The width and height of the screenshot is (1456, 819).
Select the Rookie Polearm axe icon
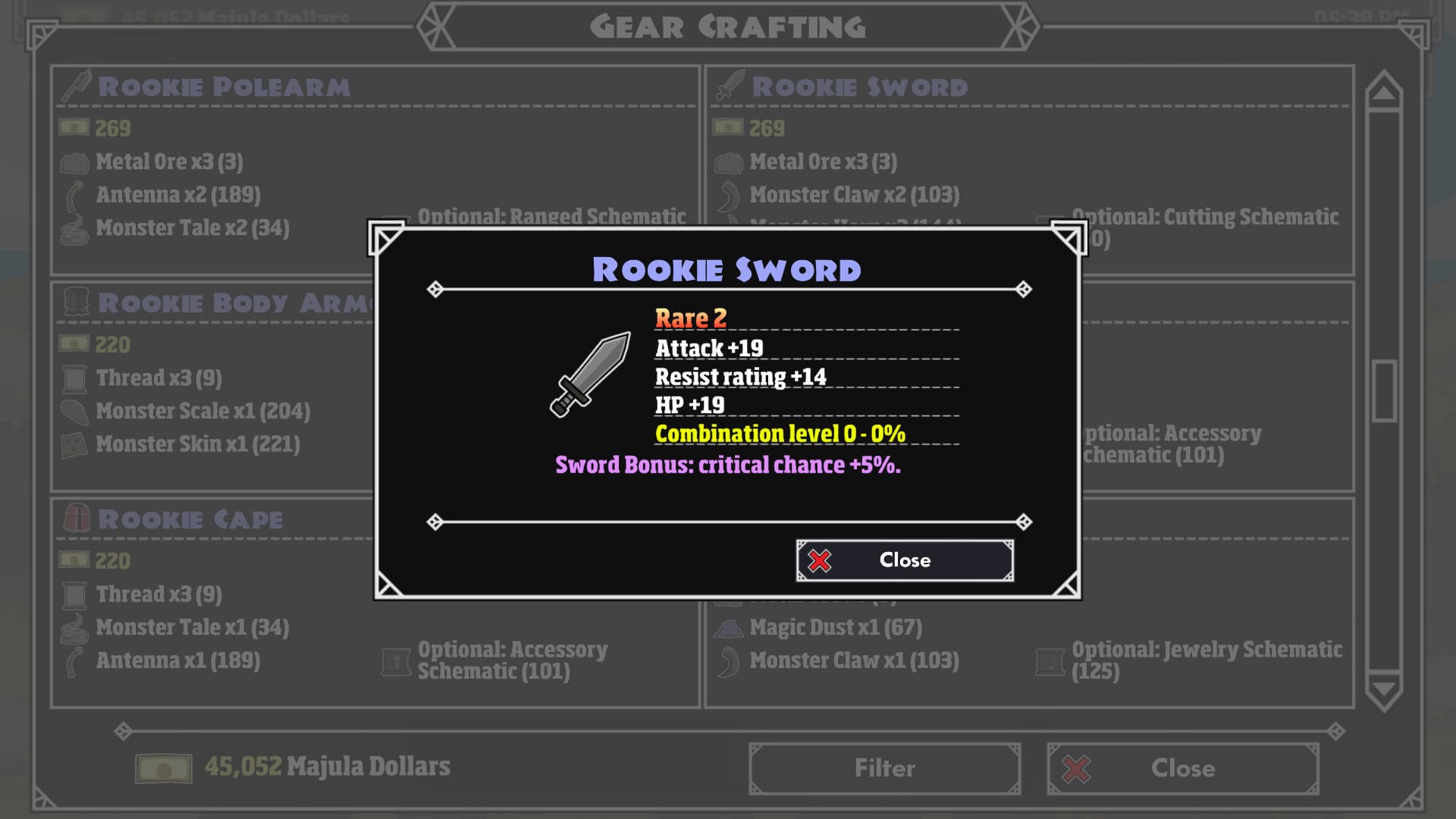click(x=74, y=86)
